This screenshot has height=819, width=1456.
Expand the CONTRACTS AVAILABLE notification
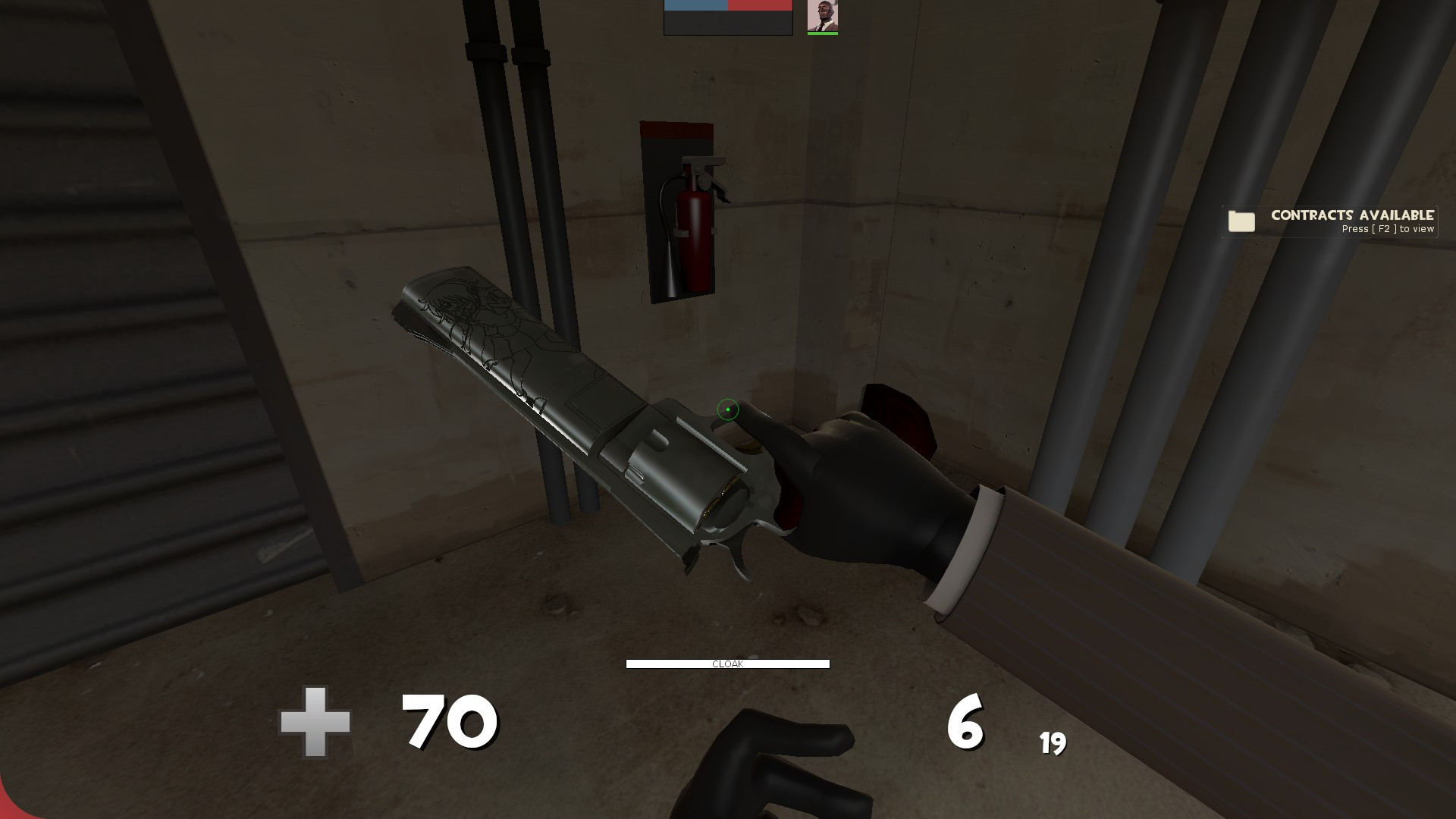pyautogui.click(x=1330, y=221)
